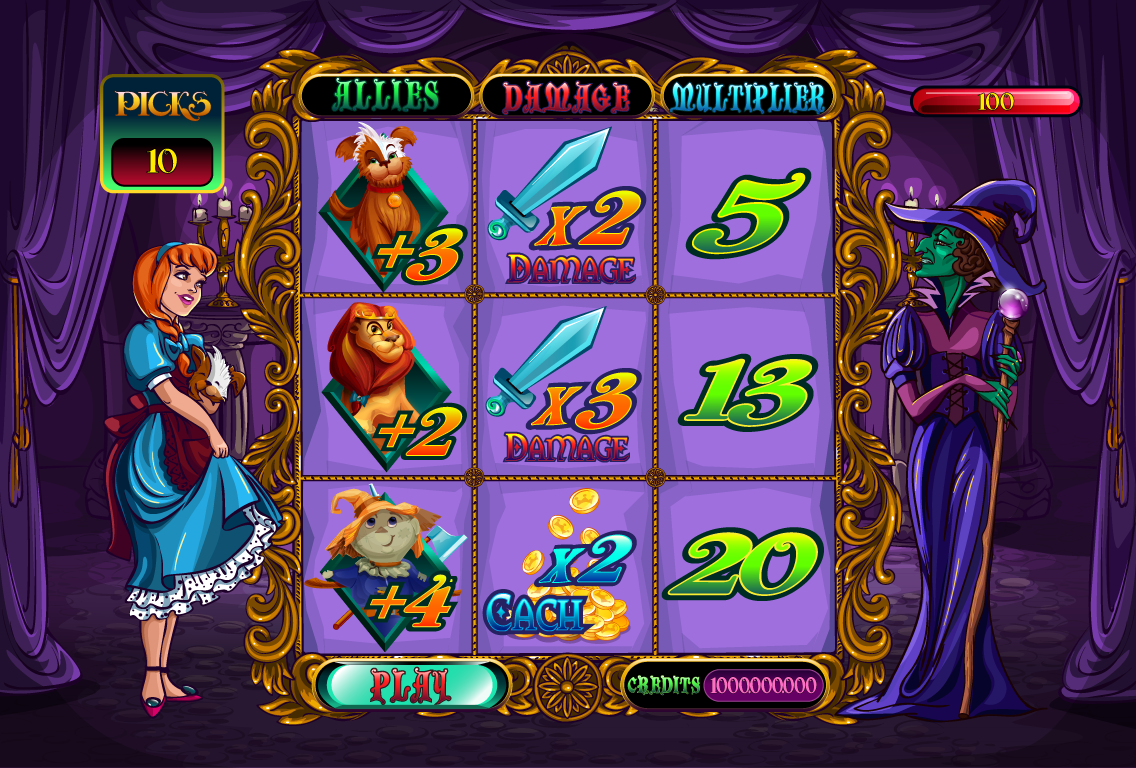This screenshot has width=1136, height=768.
Task: Click the green PLAY button
Action: click(x=412, y=685)
